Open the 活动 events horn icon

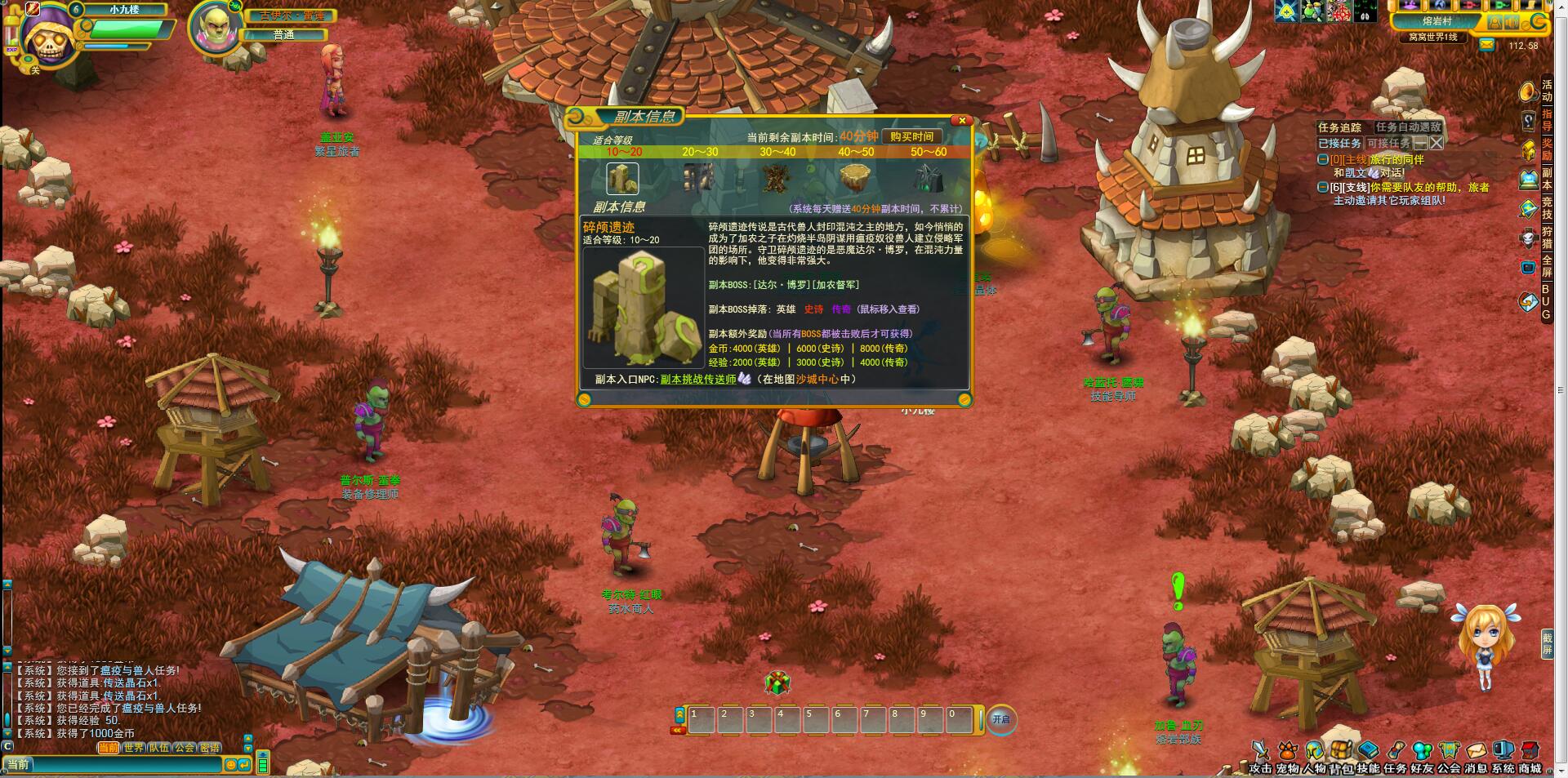coord(1528,91)
